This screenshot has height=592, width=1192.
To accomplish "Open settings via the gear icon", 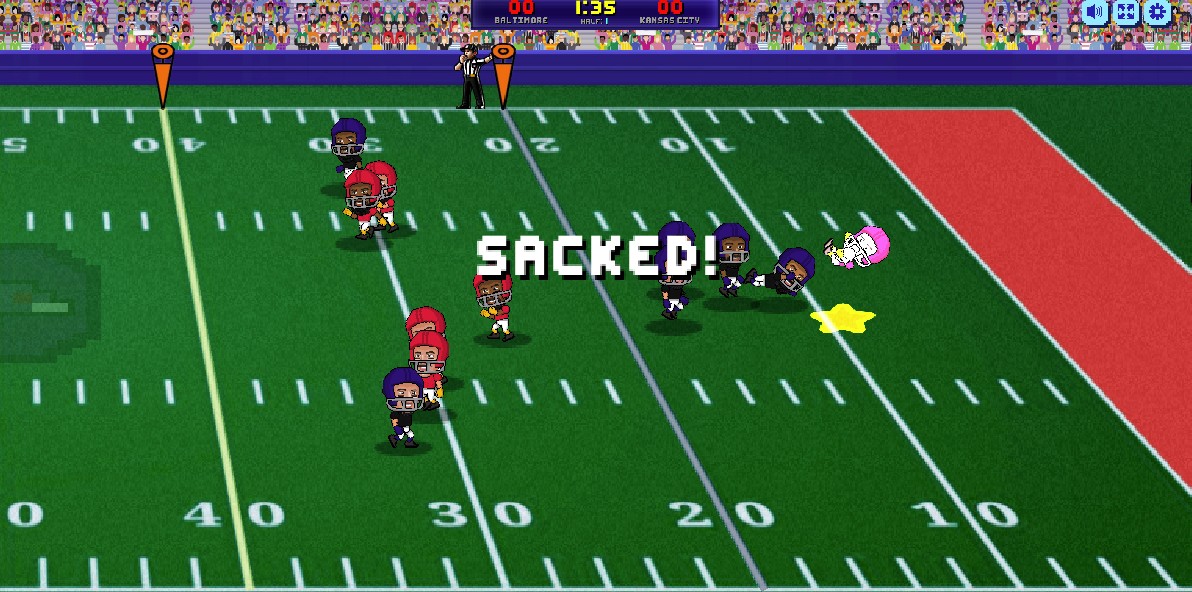I will click(1157, 12).
